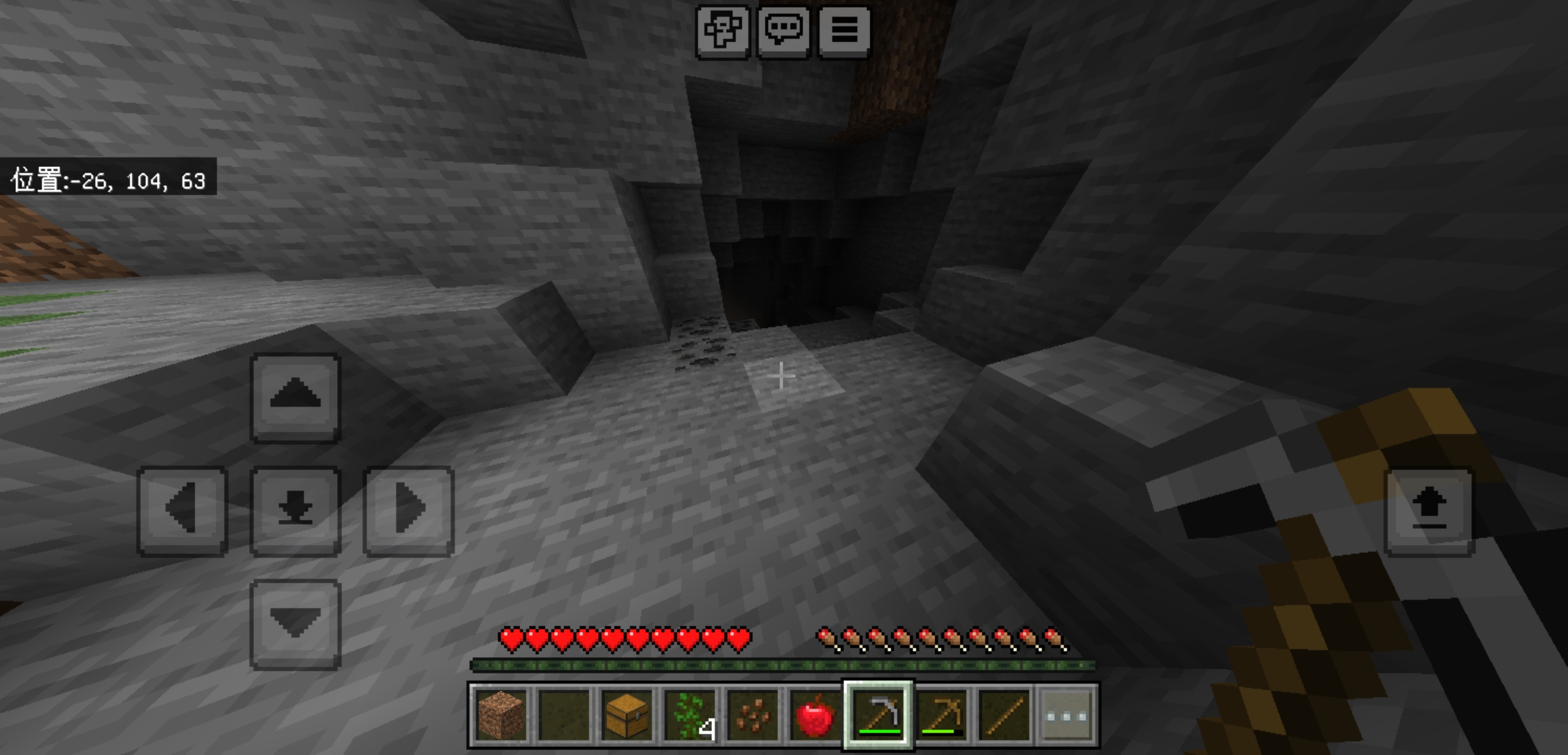Open the emote button at top
Image resolution: width=1568 pixels, height=755 pixels.
(723, 31)
